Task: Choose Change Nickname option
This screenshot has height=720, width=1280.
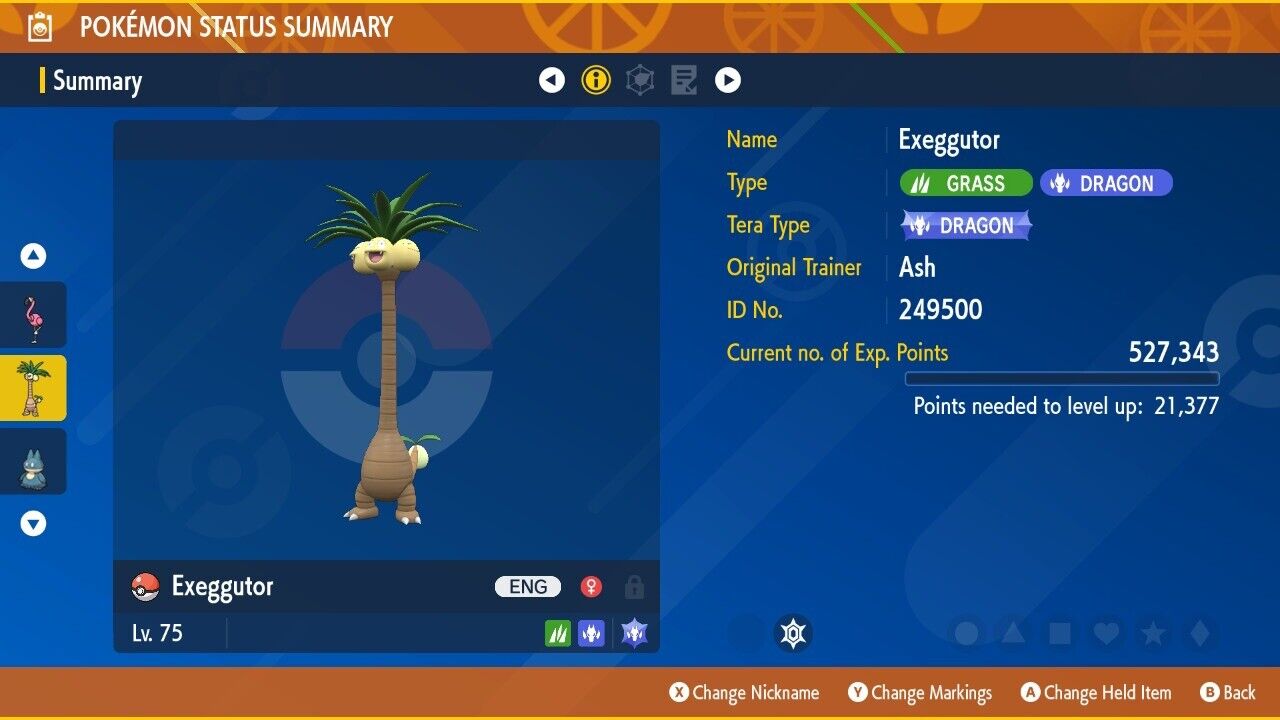Action: pos(744,693)
